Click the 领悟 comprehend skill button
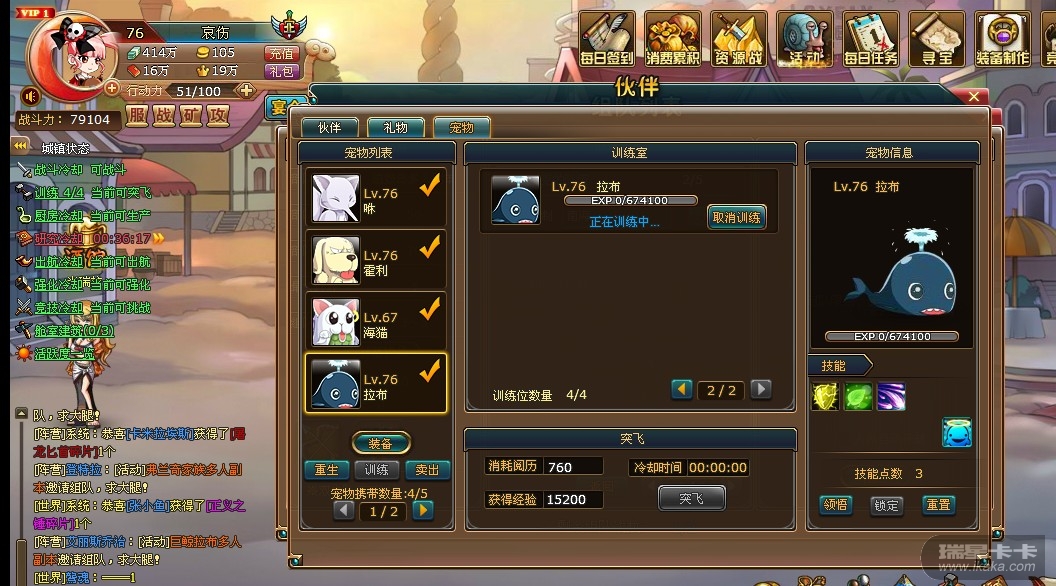1056x586 pixels. coord(836,504)
